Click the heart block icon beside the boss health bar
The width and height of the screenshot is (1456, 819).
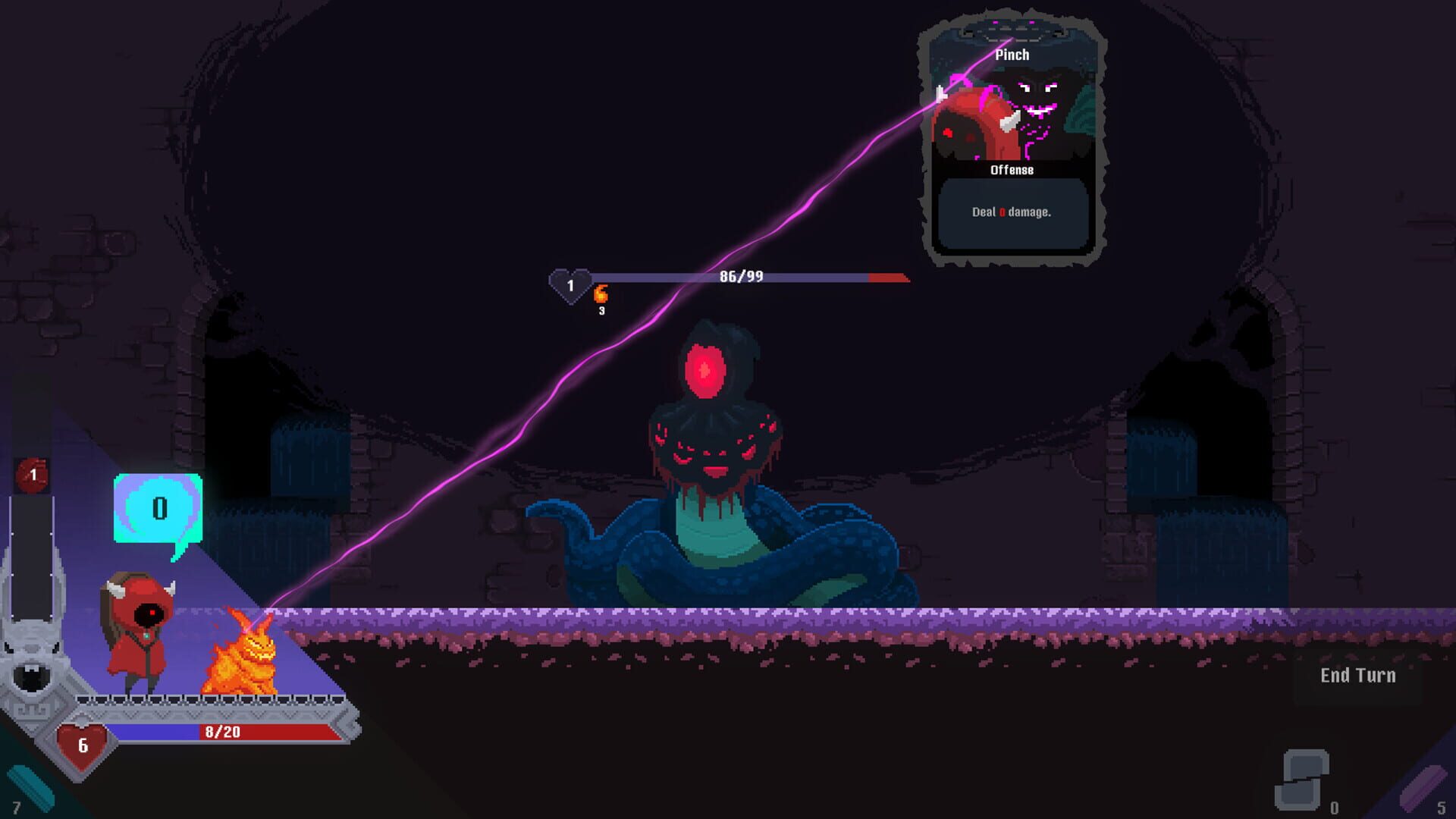(x=570, y=283)
